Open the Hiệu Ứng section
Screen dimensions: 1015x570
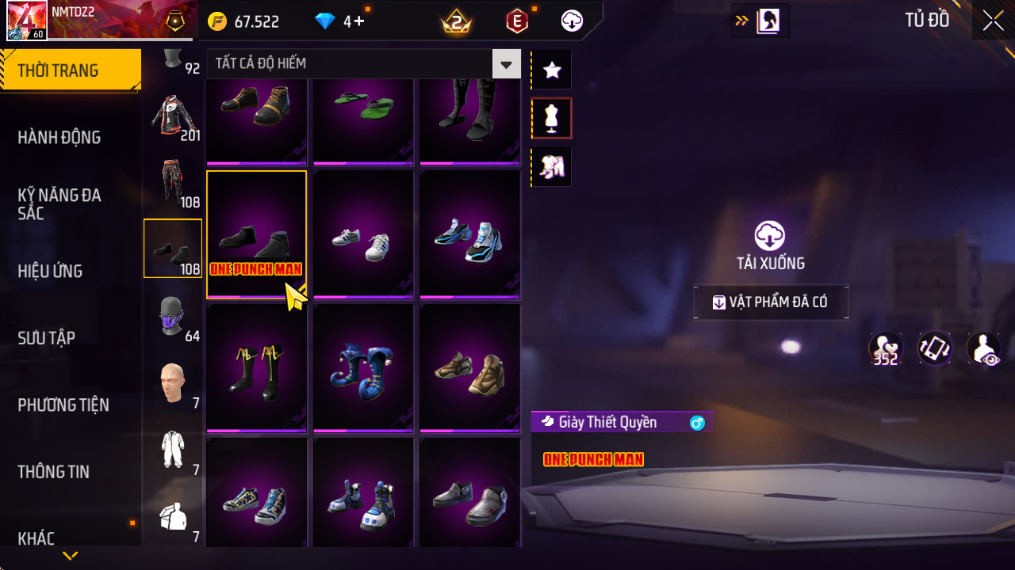[x=50, y=271]
